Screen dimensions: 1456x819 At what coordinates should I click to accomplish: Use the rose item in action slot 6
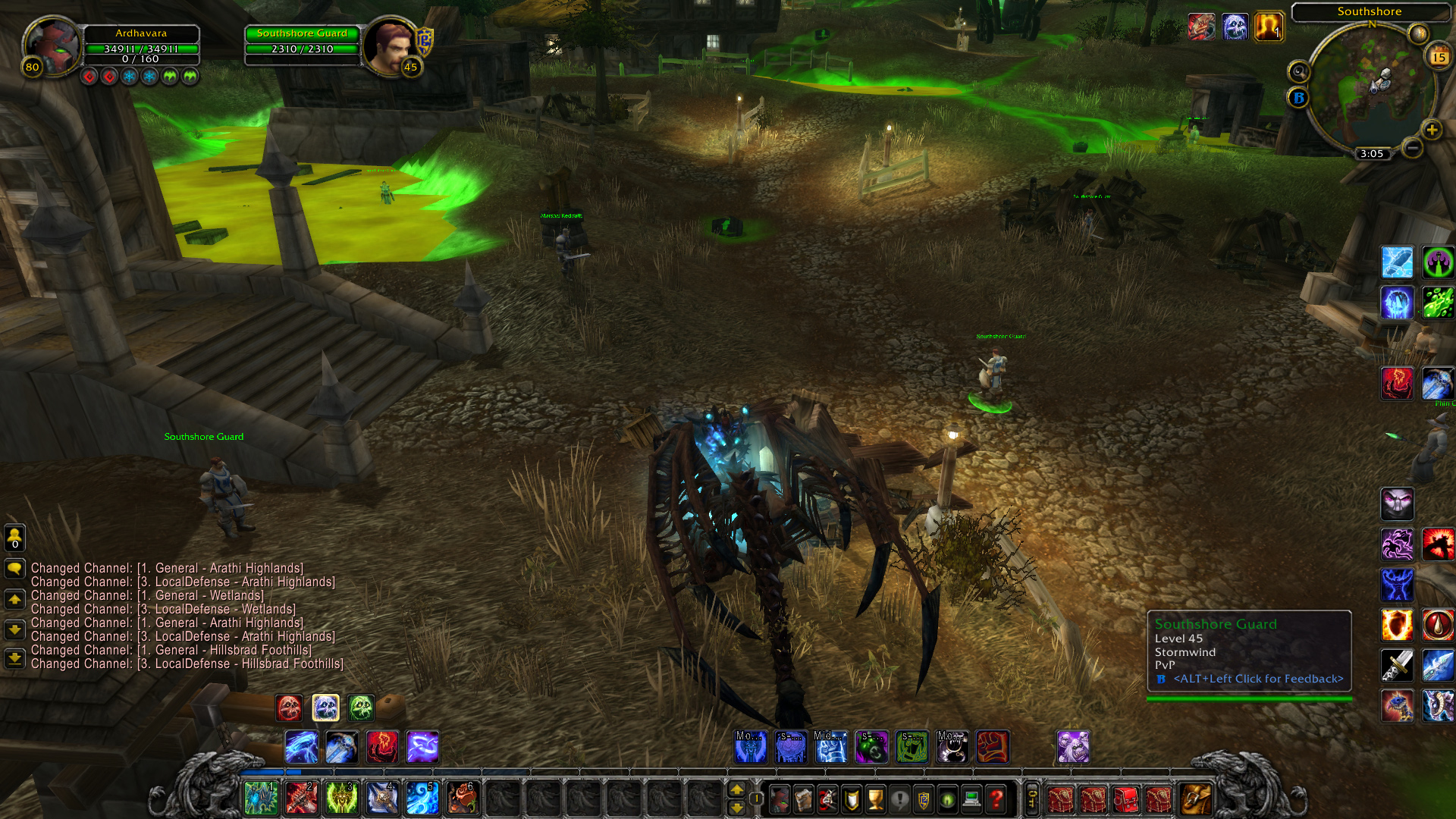click(x=462, y=799)
